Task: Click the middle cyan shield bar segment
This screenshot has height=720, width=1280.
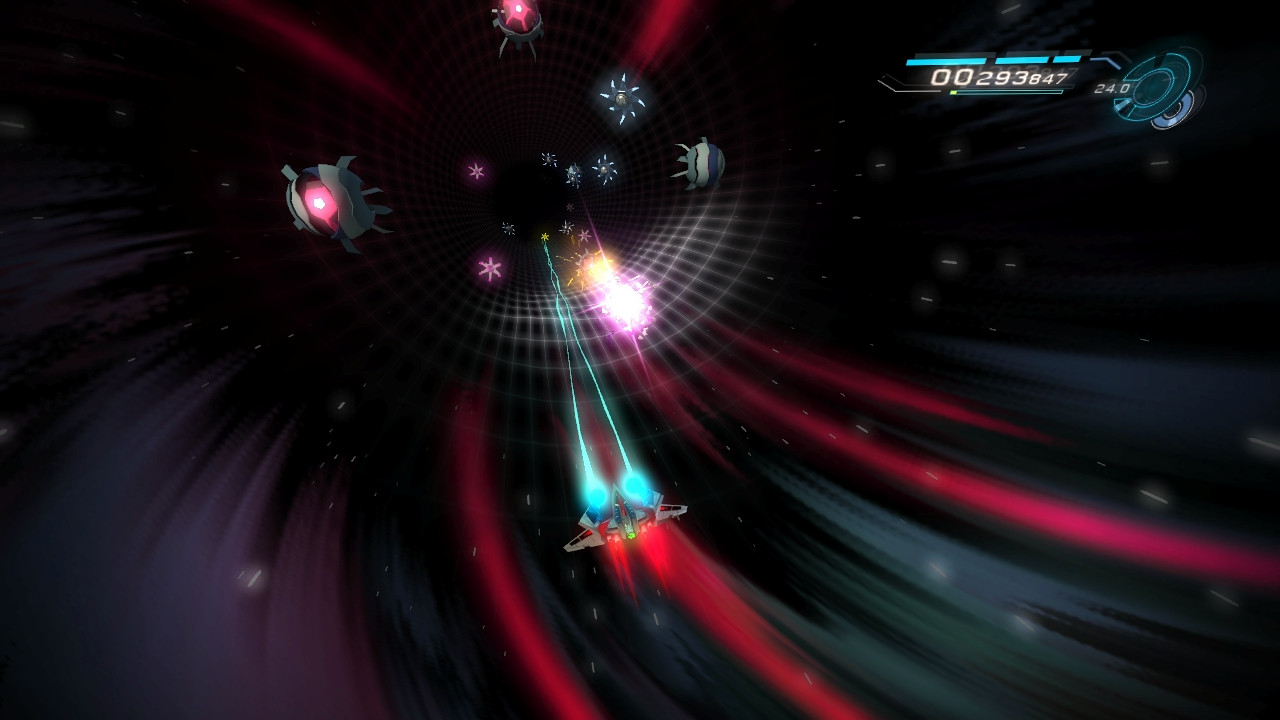Action: [1023, 58]
